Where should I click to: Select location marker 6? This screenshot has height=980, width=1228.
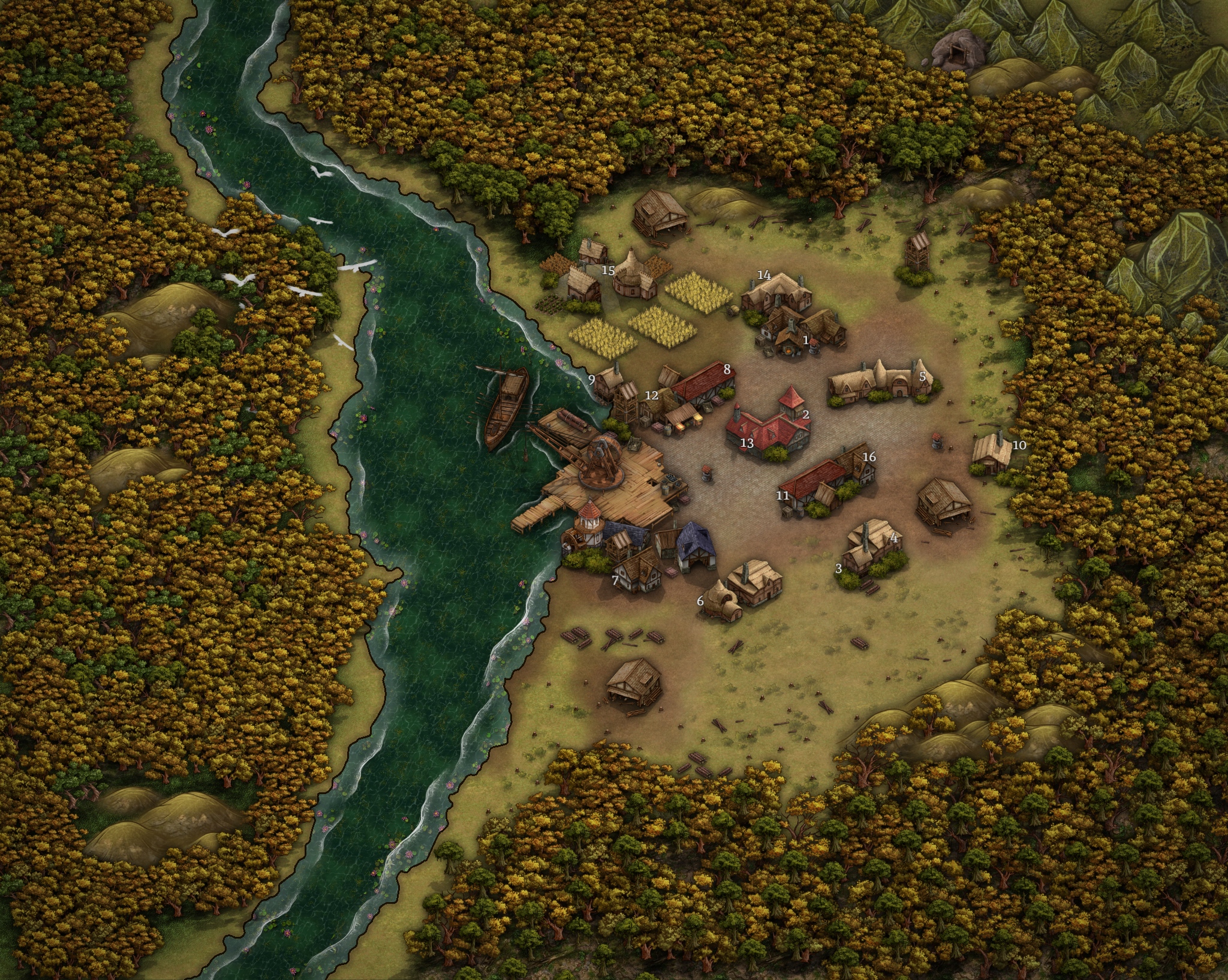[700, 600]
